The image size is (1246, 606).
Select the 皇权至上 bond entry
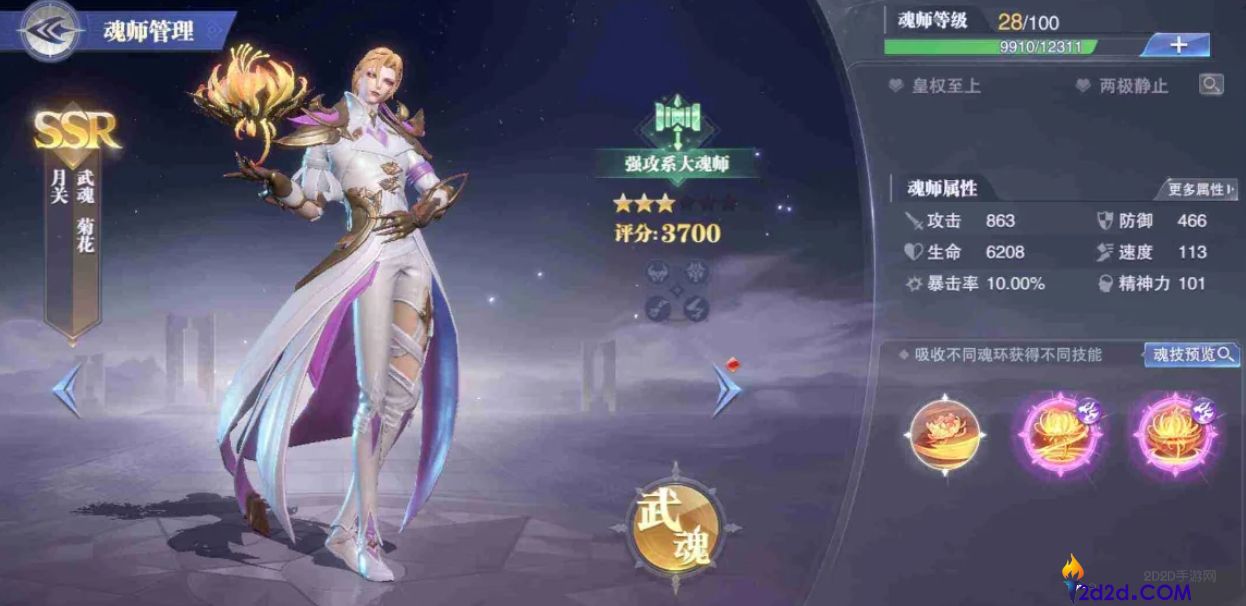pos(945,86)
